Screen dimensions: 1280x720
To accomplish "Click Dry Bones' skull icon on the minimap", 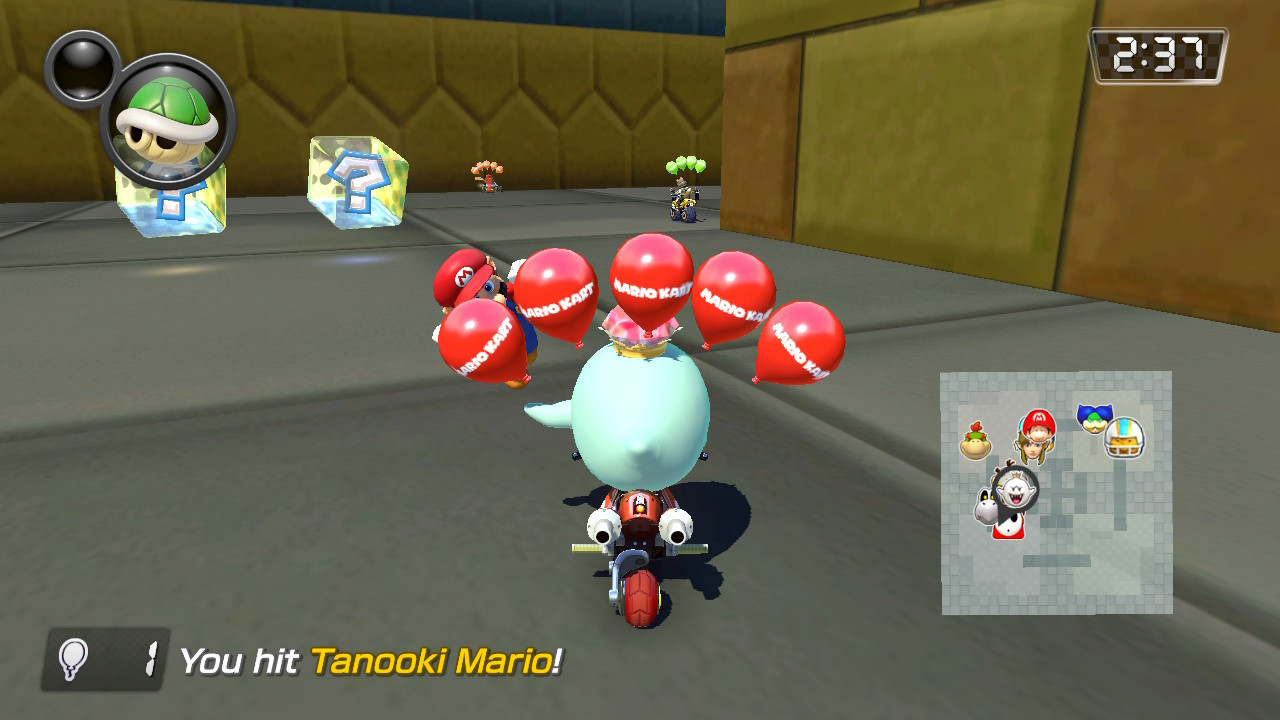I will [985, 505].
